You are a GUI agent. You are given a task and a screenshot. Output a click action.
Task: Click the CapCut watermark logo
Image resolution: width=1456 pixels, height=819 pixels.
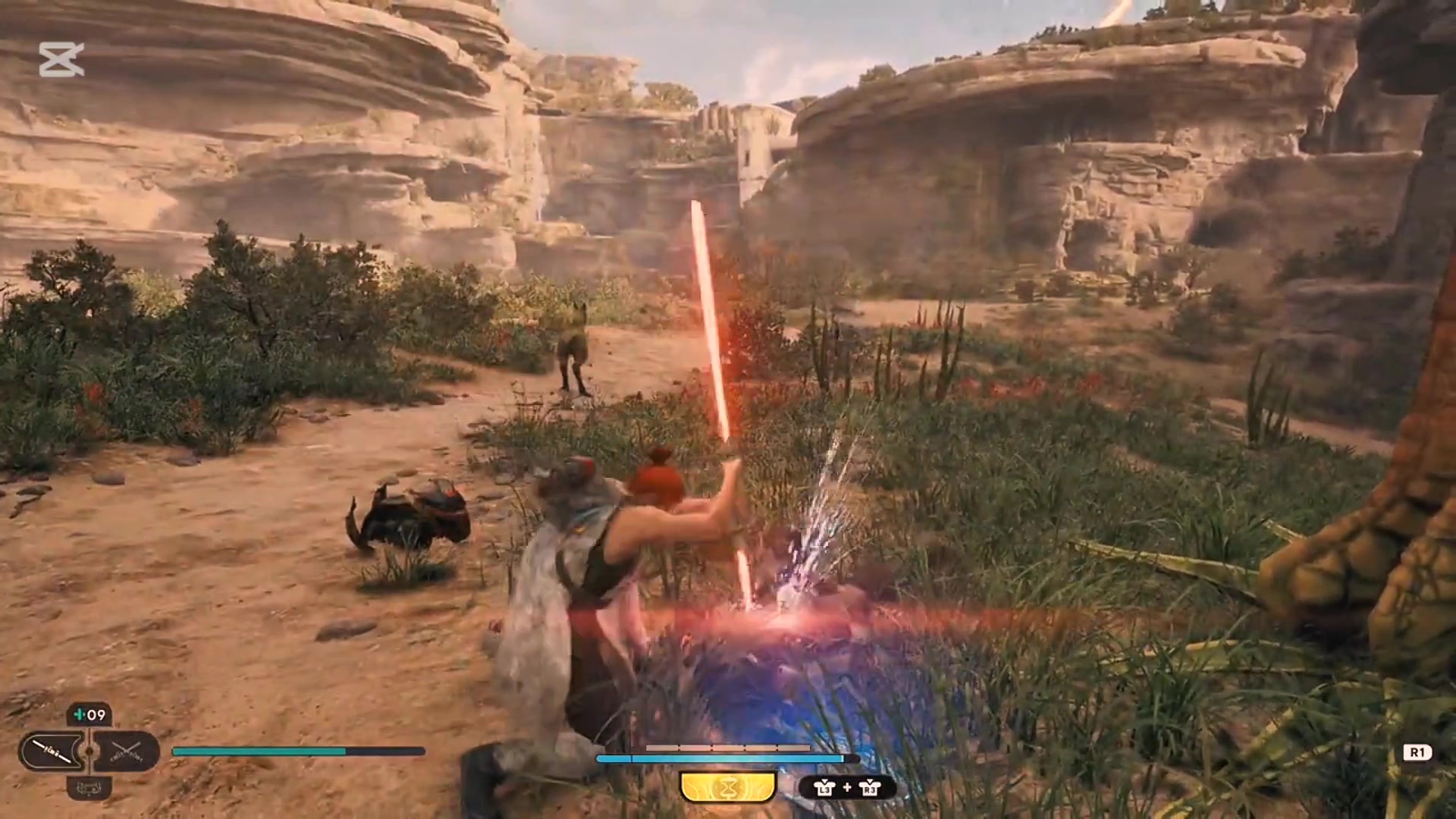click(61, 60)
